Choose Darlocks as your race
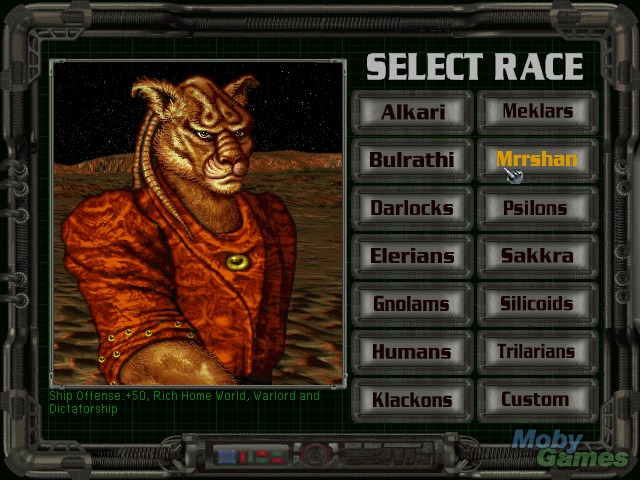The height and width of the screenshot is (480, 640). pyautogui.click(x=412, y=208)
